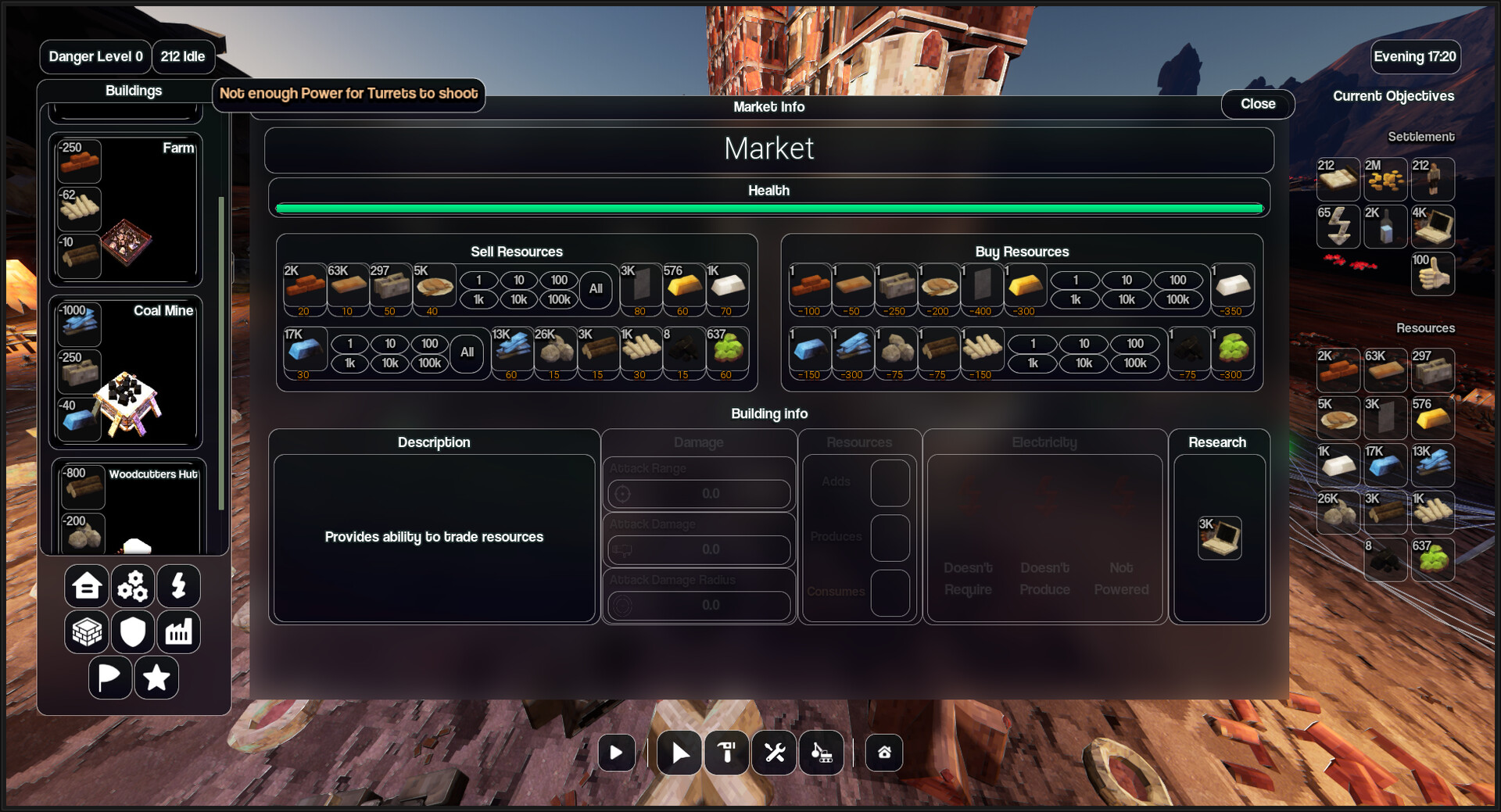1501x812 pixels.
Task: Switch to the gears production category
Action: point(133,586)
